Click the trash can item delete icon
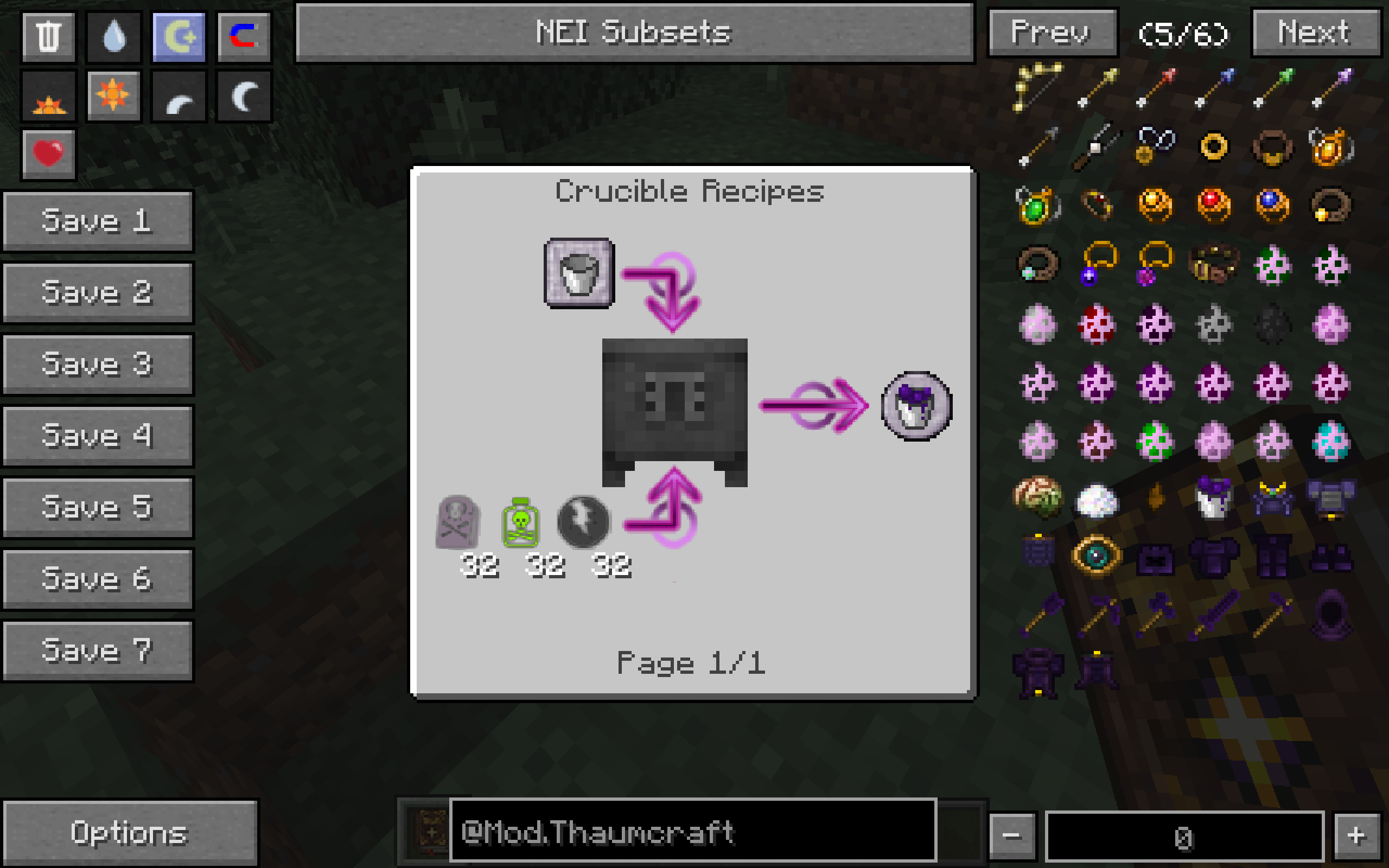1389x868 pixels. coord(48,37)
